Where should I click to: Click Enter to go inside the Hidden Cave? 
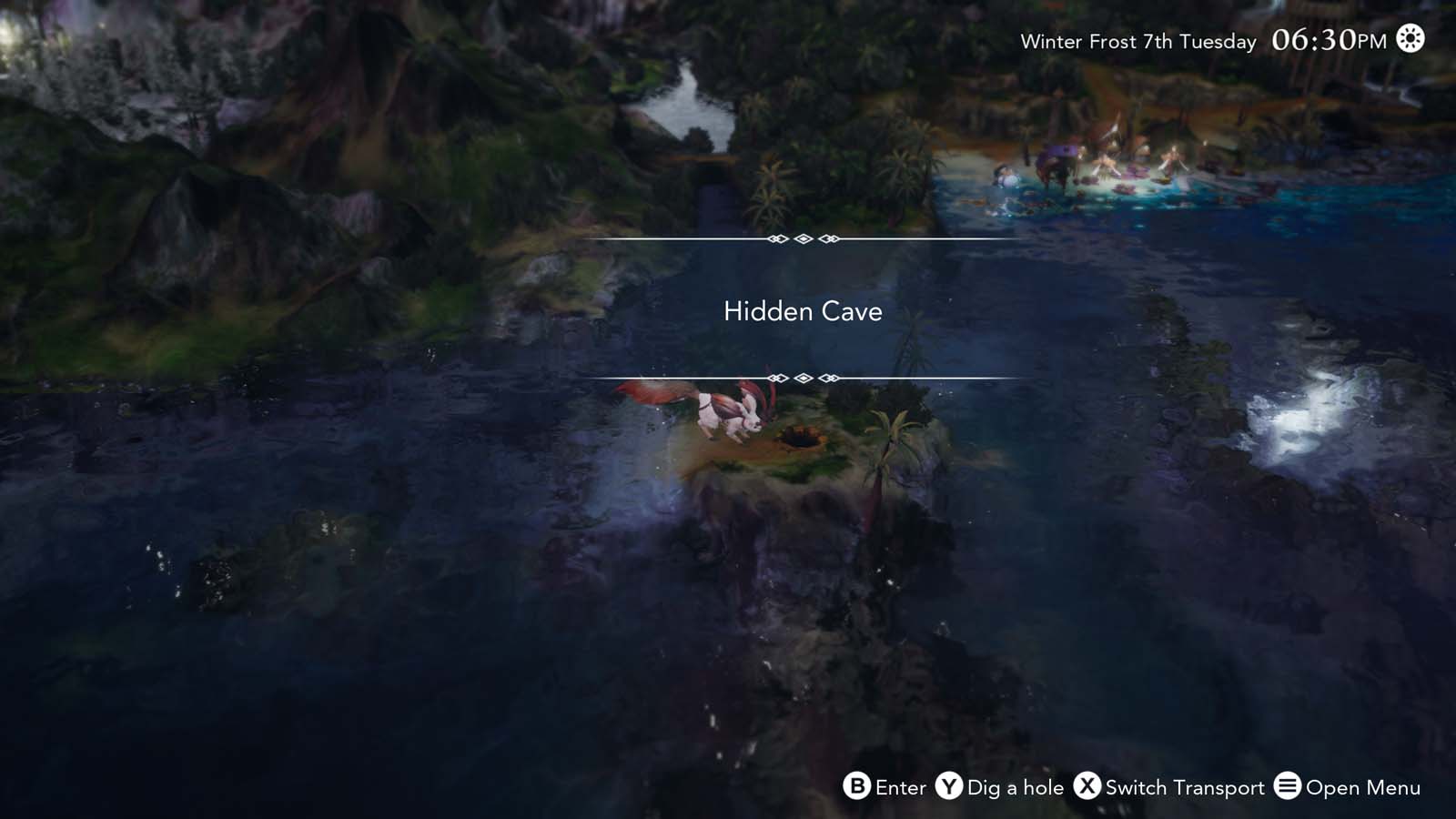(x=901, y=788)
